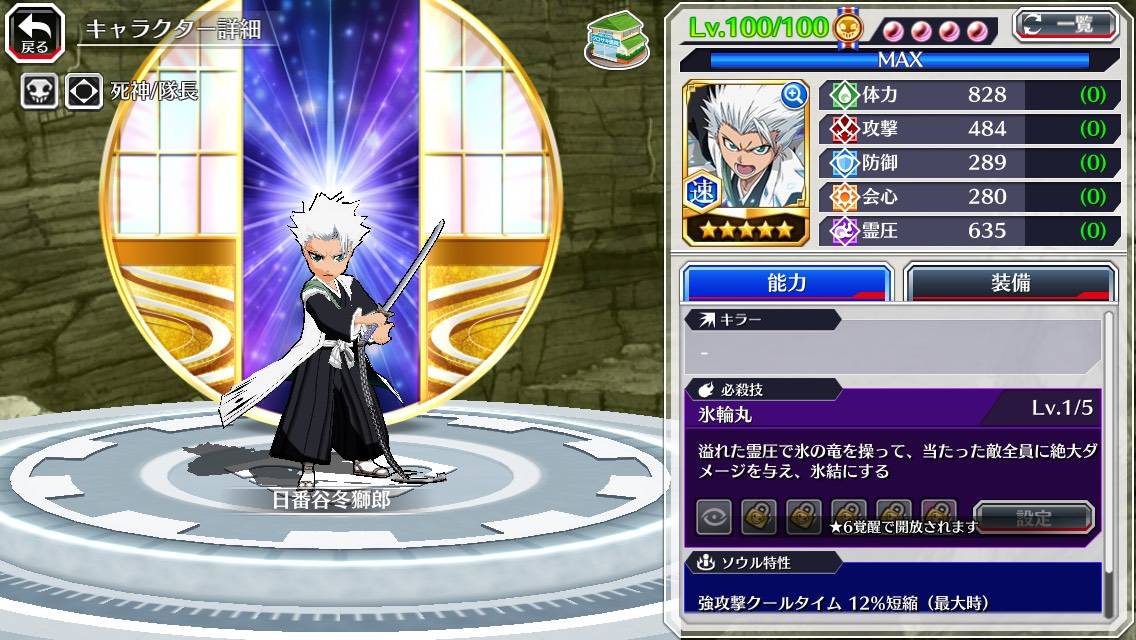Switch to the 装備 tab
The image size is (1136, 640).
pos(1010,283)
